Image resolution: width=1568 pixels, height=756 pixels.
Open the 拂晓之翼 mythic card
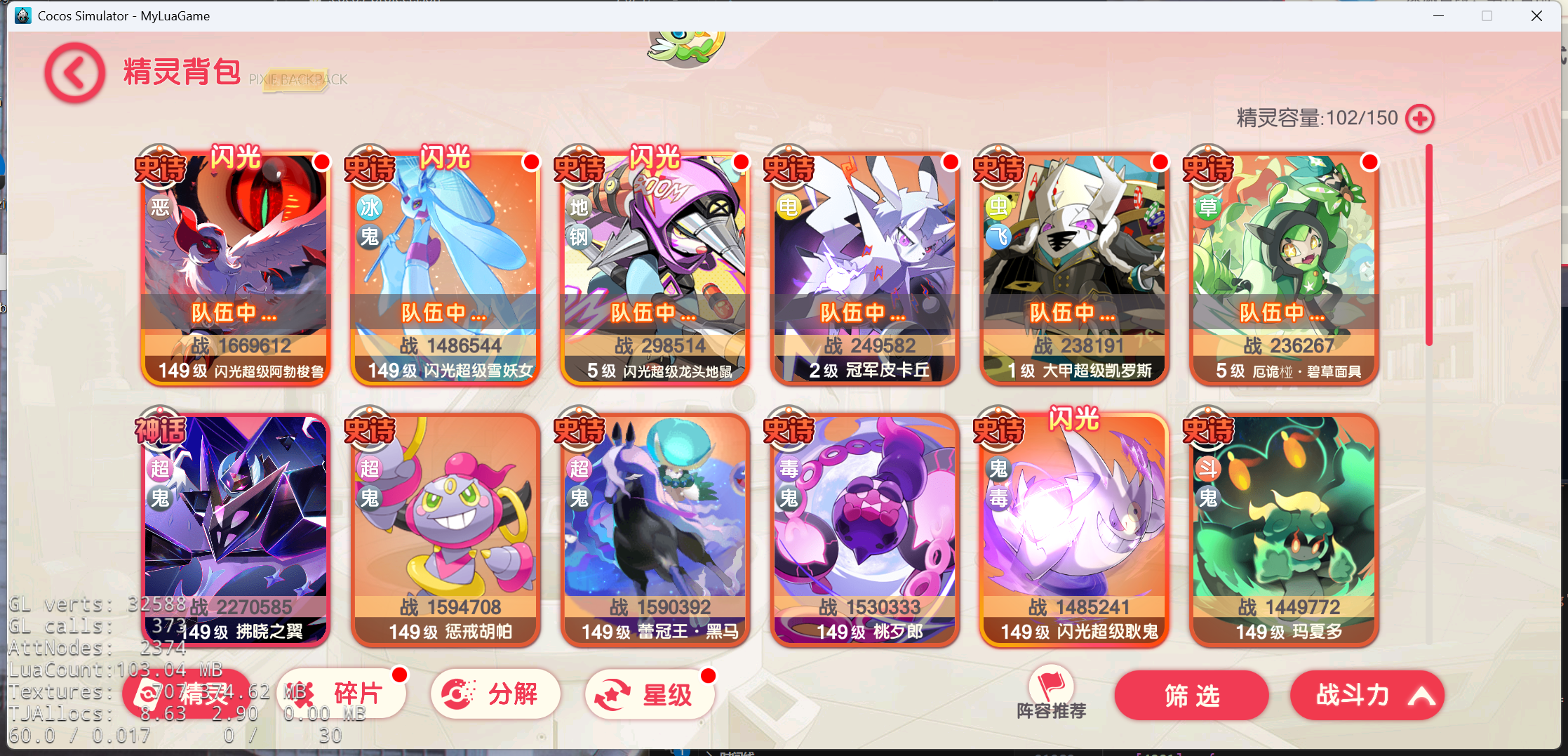tap(236, 526)
